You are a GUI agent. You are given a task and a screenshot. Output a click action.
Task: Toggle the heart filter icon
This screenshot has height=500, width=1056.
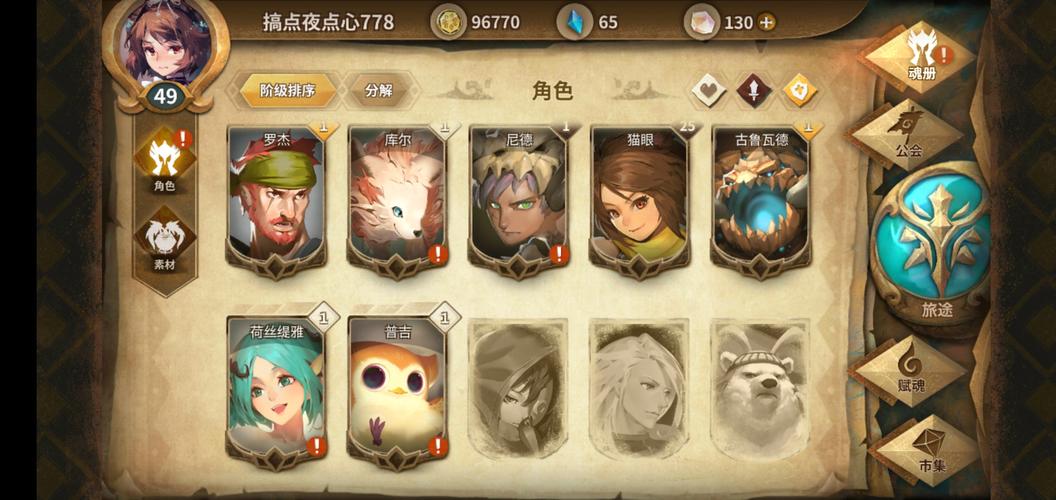click(x=708, y=90)
